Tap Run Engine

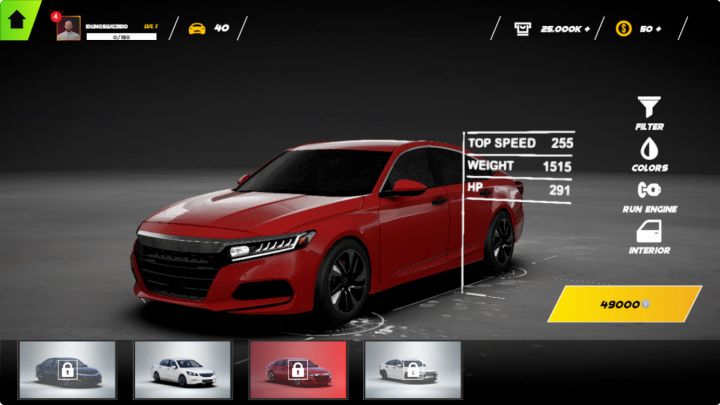point(650,193)
